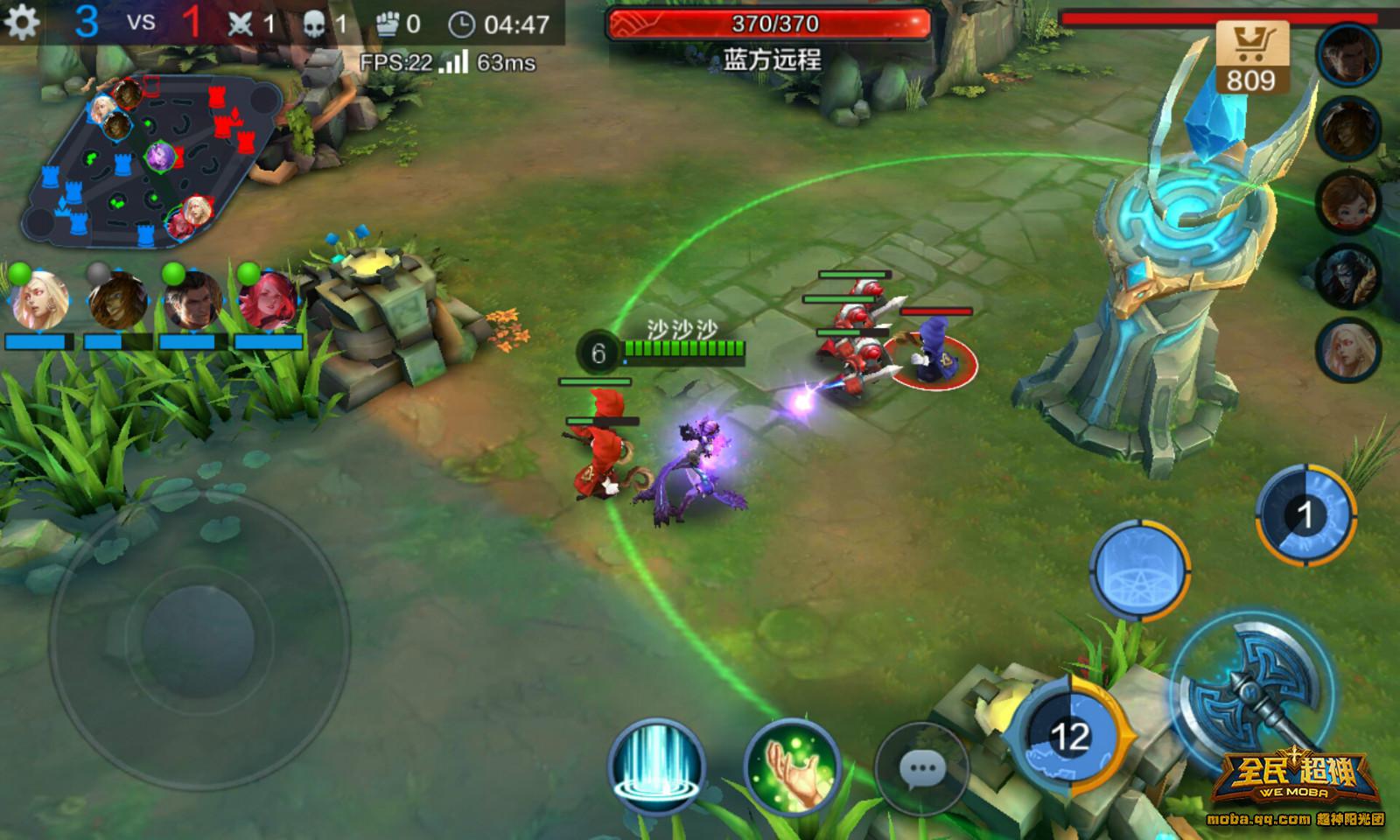1400x840 pixels.
Task: Select the blonde woman teammate portrait on the left
Action: click(38, 300)
